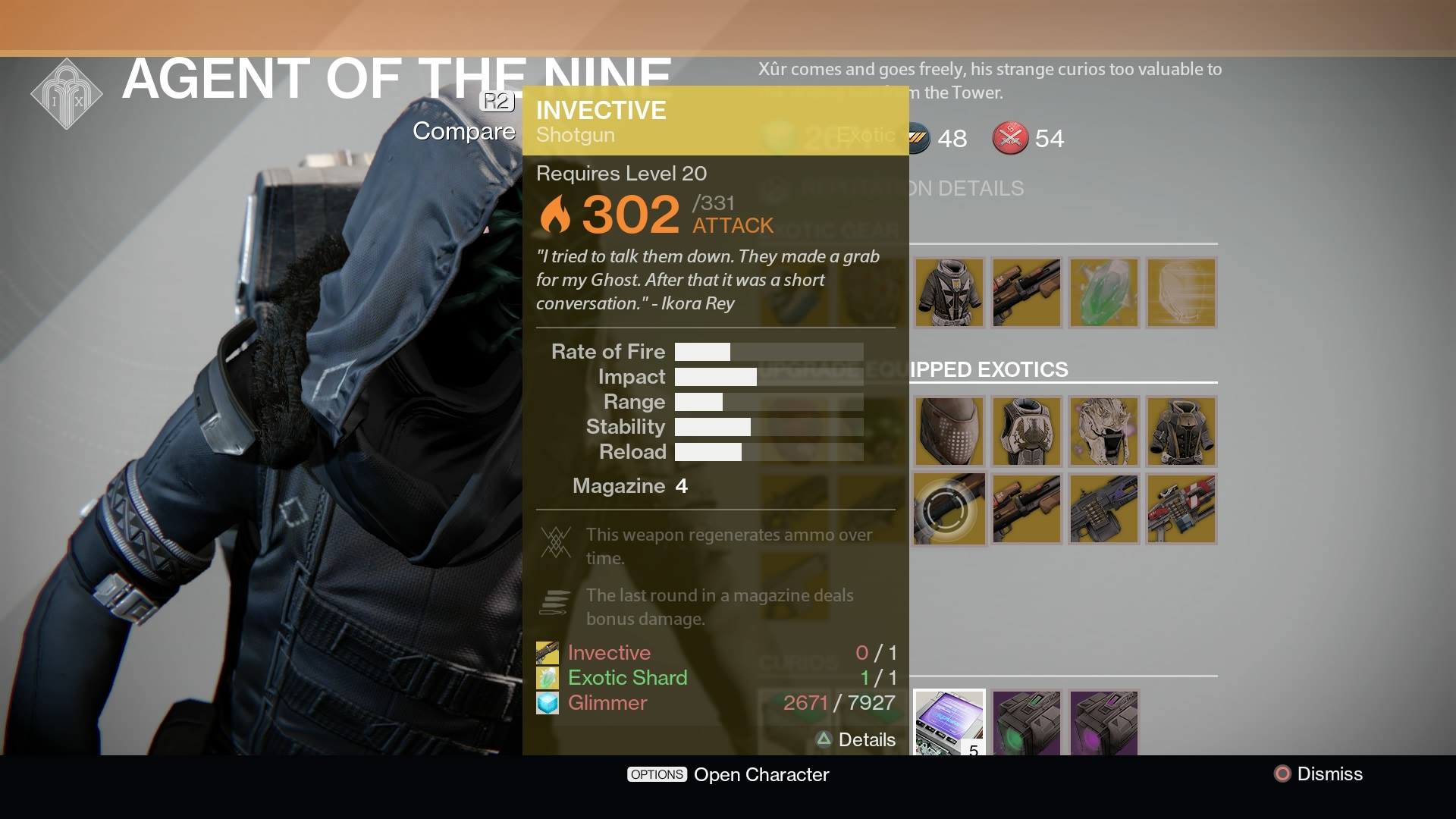Image resolution: width=1456 pixels, height=819 pixels.
Task: Select the exotic chest armor Xûr is selling
Action: point(949,293)
